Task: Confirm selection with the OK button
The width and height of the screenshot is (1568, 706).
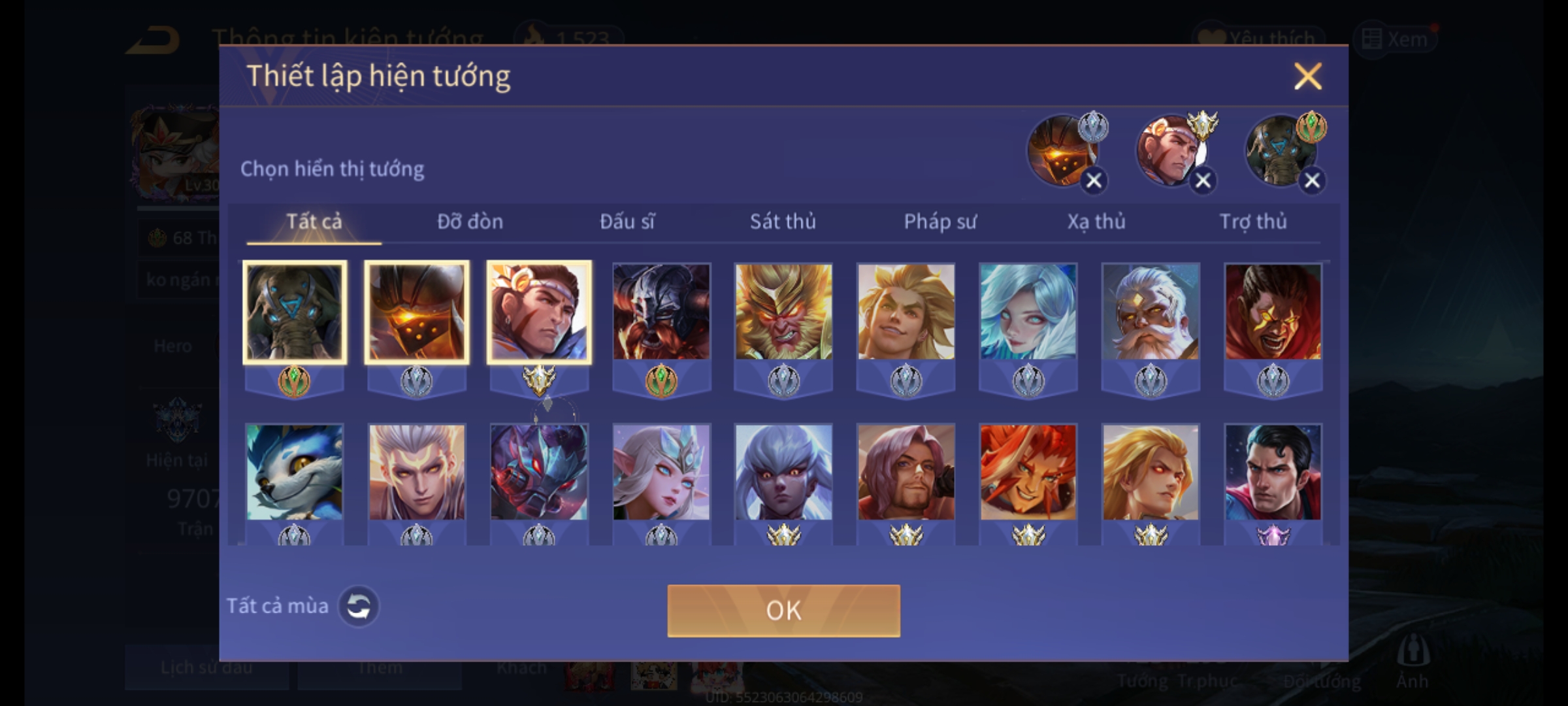Action: (783, 611)
